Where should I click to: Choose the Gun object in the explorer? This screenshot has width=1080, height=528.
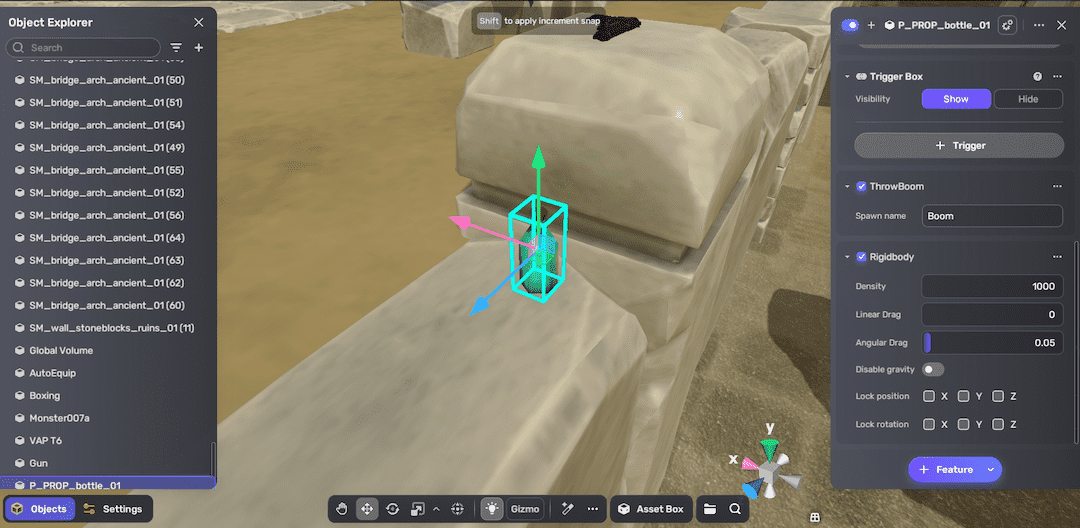[38, 463]
